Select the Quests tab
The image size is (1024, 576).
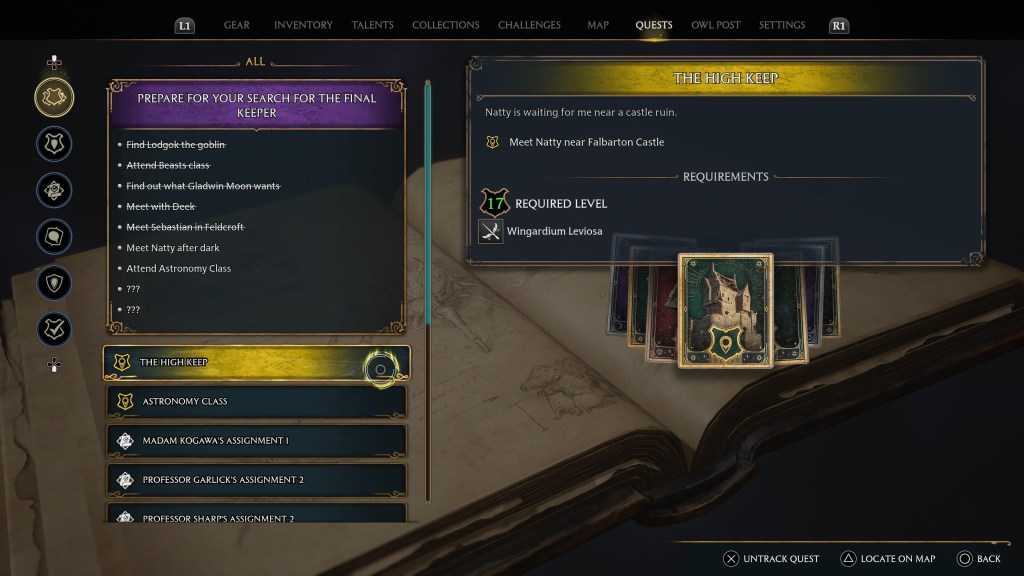[x=654, y=25]
